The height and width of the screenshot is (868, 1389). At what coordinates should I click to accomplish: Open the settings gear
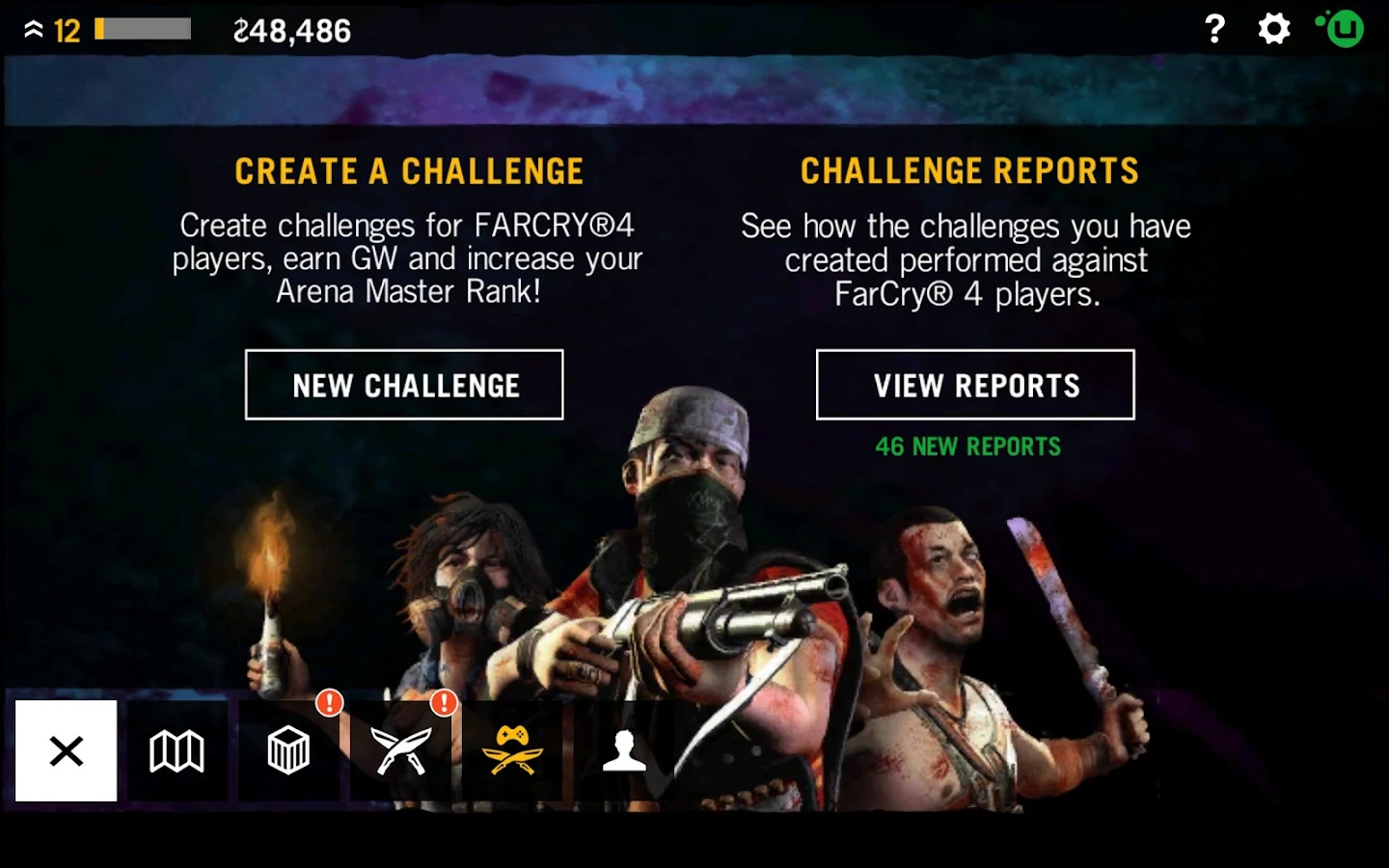tap(1273, 29)
